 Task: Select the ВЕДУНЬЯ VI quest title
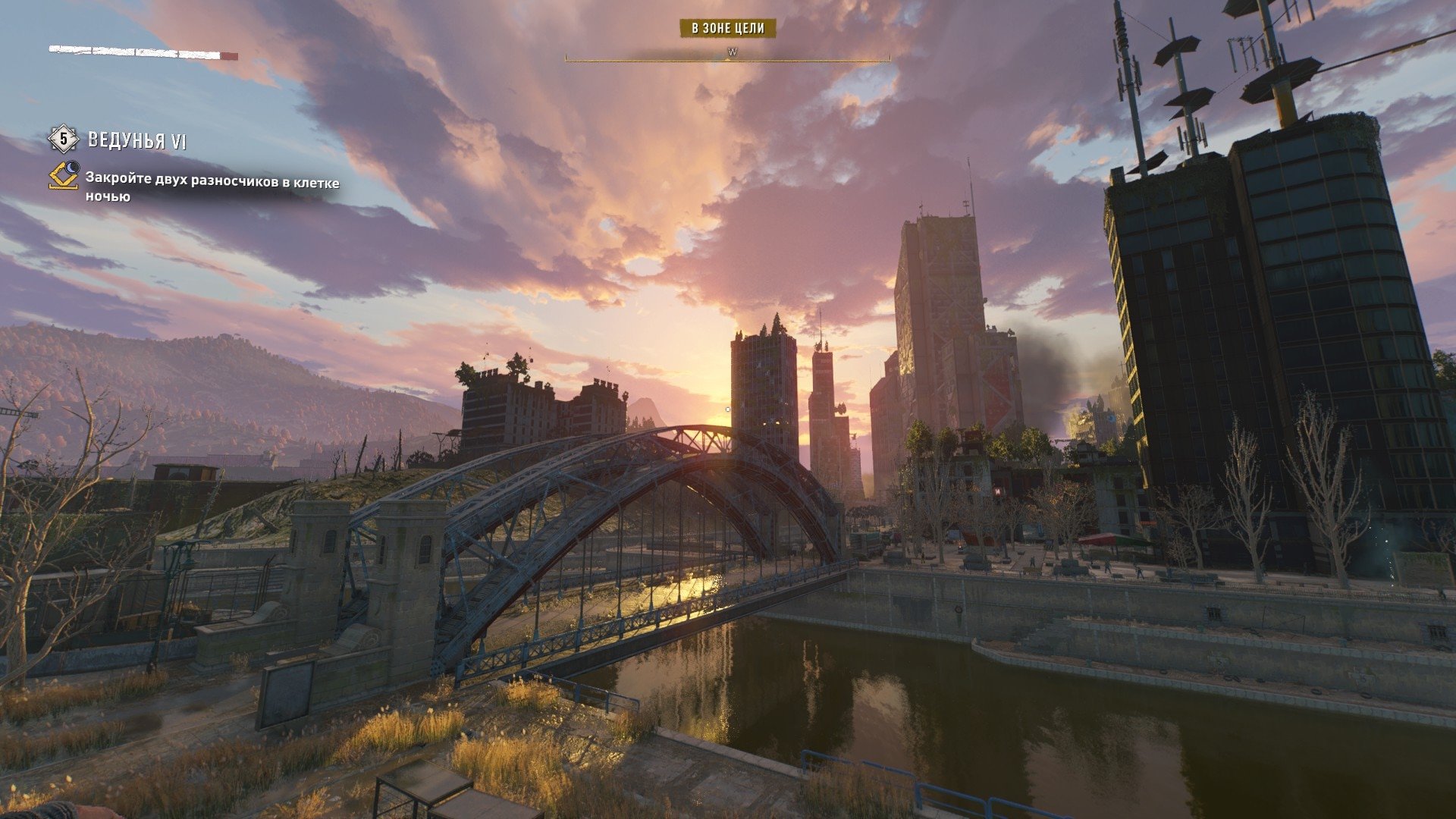coord(137,140)
